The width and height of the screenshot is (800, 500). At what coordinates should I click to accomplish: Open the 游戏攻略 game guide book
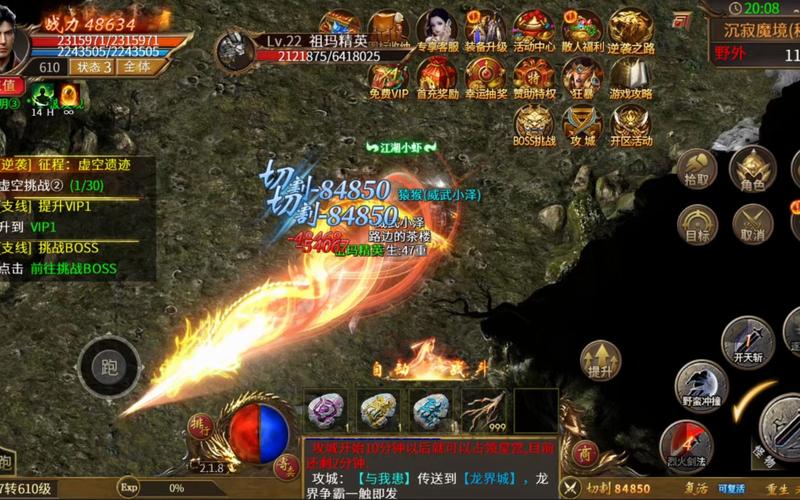[631, 77]
